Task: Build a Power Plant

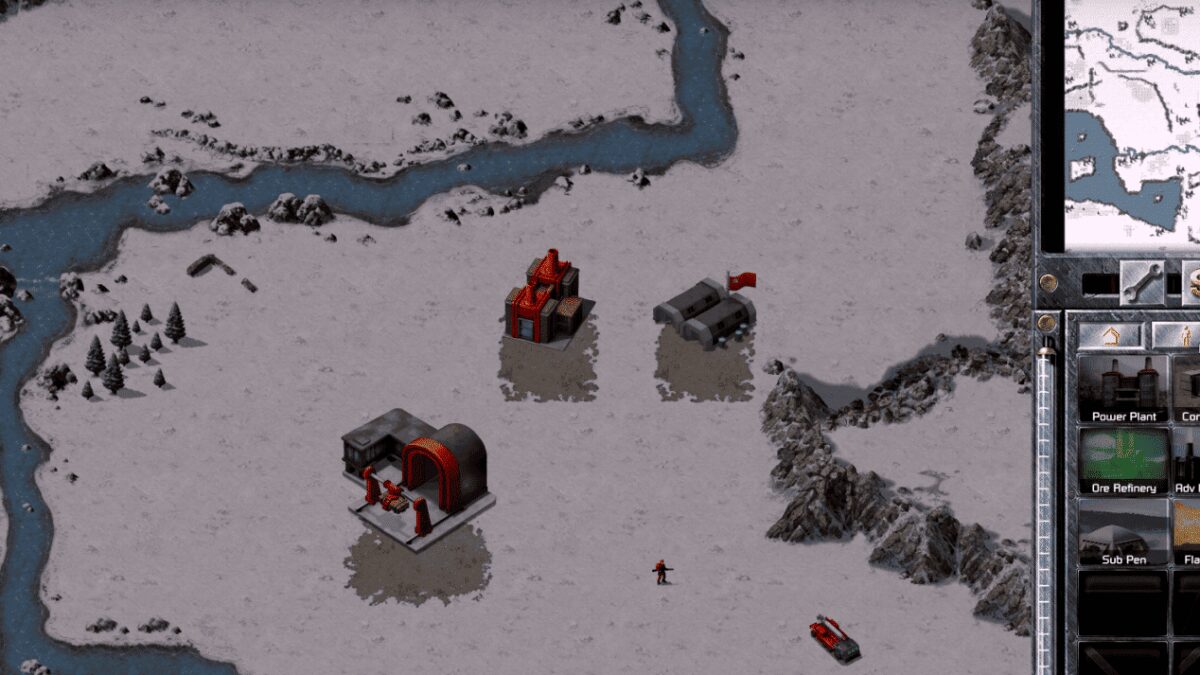Action: pos(1123,389)
